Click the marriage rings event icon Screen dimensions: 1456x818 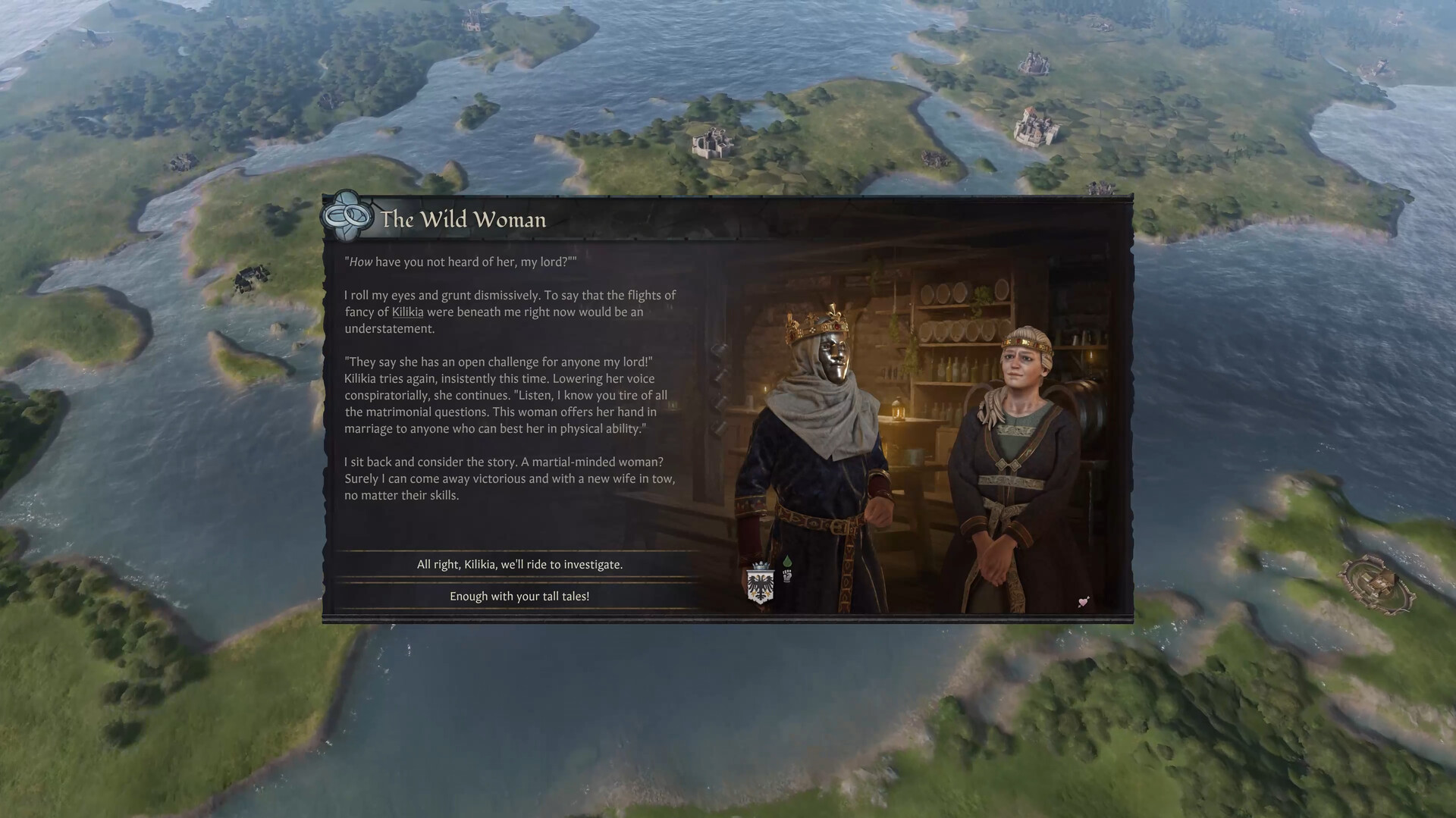point(347,218)
